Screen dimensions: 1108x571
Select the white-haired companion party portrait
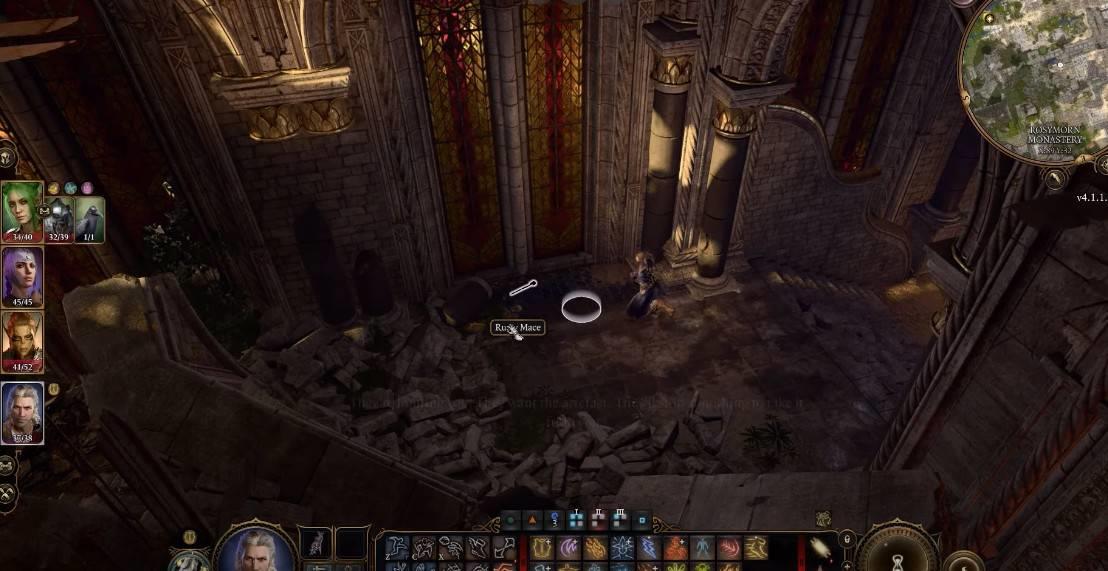[22, 410]
